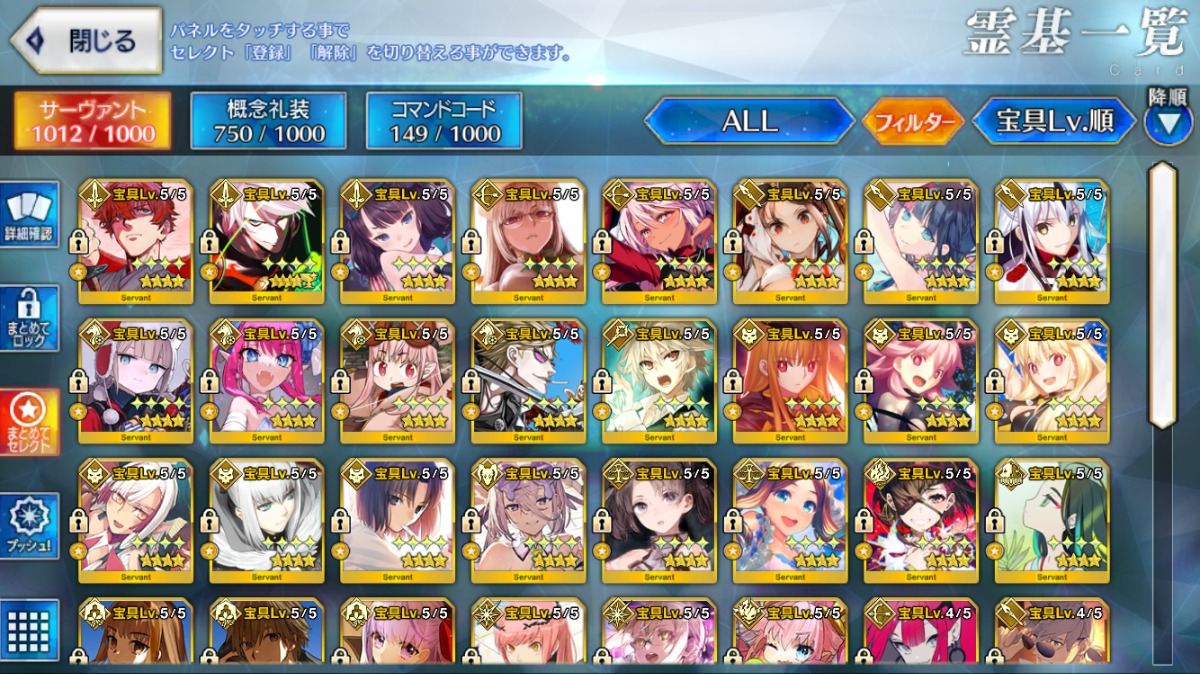Pick the green-haired servant card

(1052, 520)
